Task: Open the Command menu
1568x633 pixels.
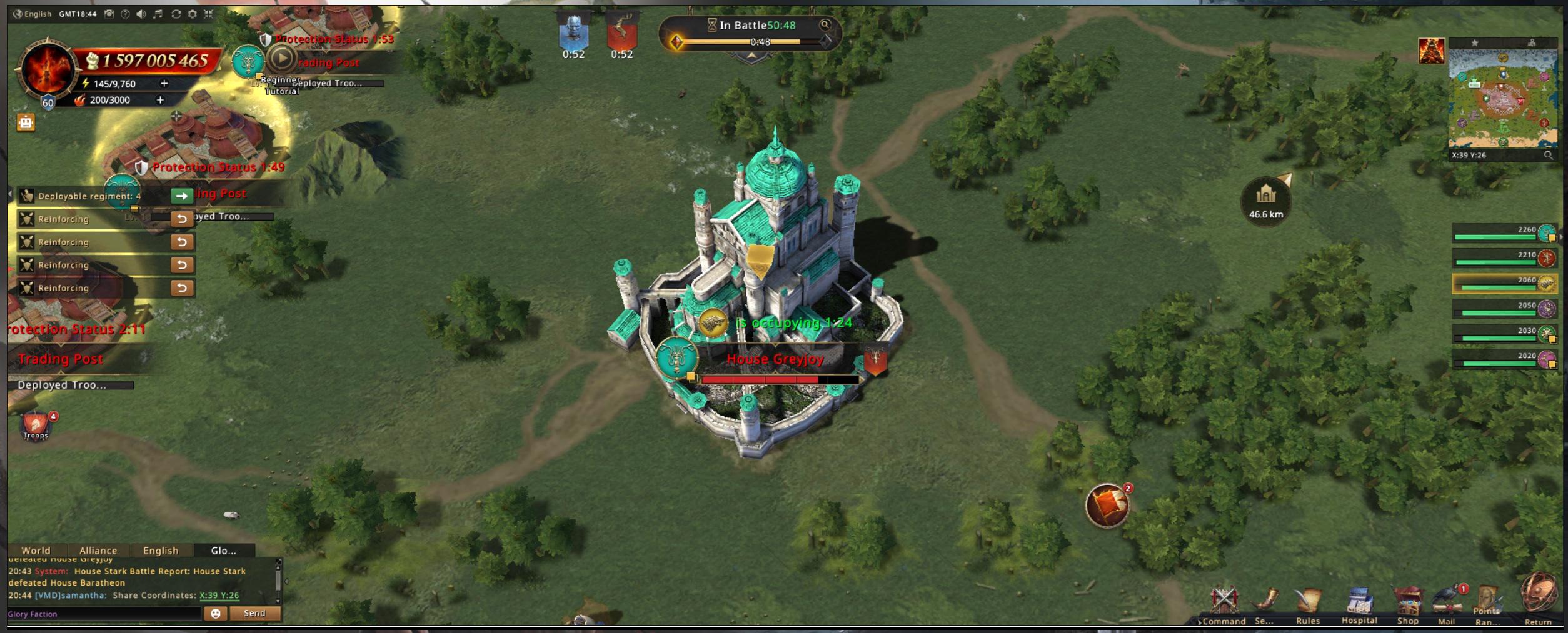Action: click(1224, 604)
